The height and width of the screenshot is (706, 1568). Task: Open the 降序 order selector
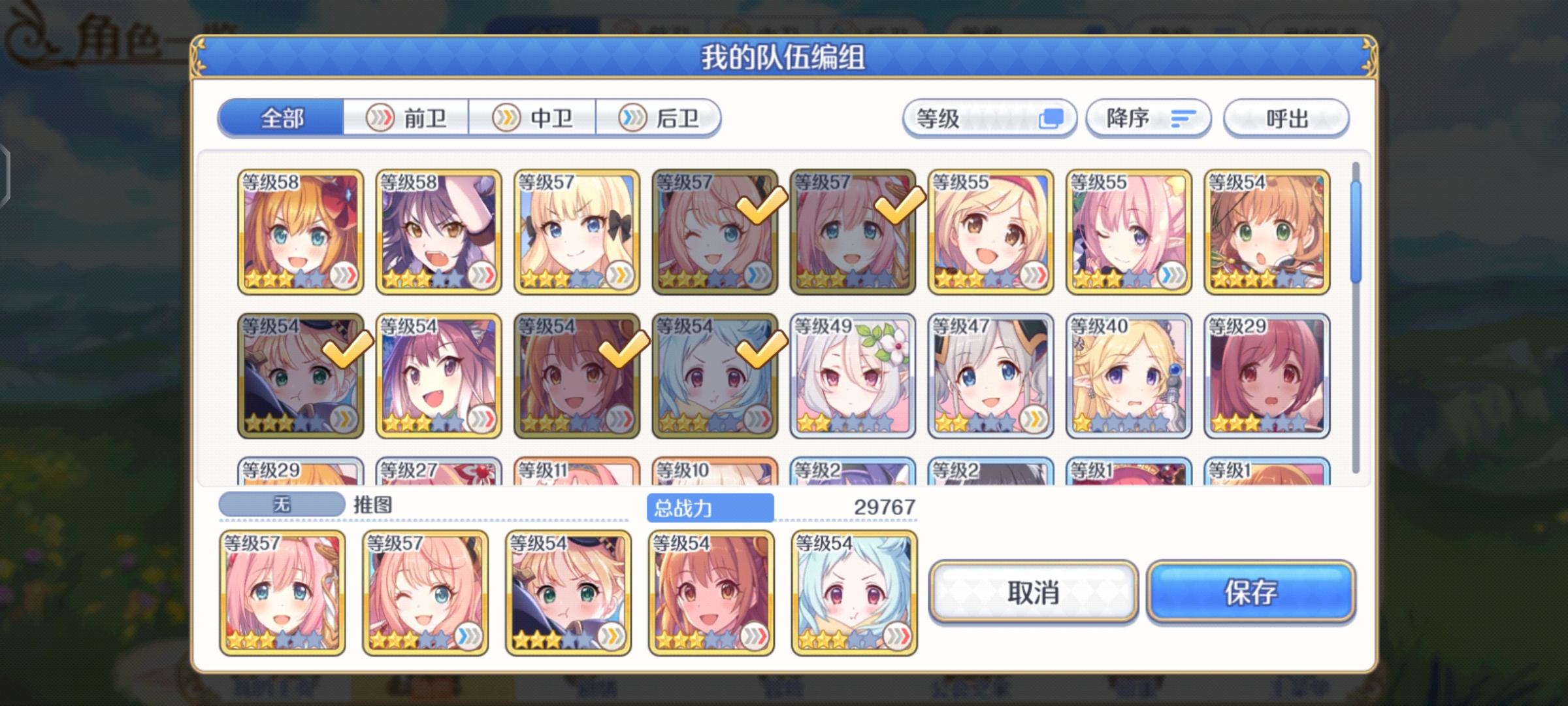coord(1137,118)
